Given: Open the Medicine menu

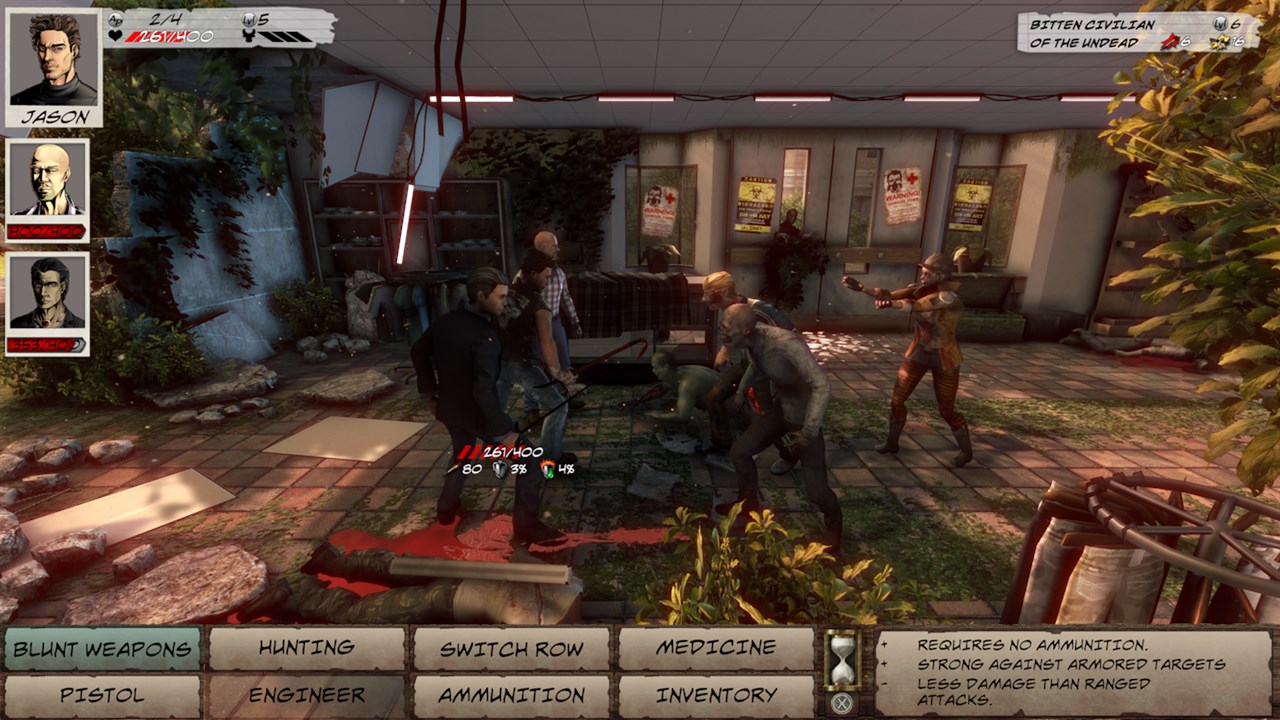Looking at the screenshot, I should (716, 649).
